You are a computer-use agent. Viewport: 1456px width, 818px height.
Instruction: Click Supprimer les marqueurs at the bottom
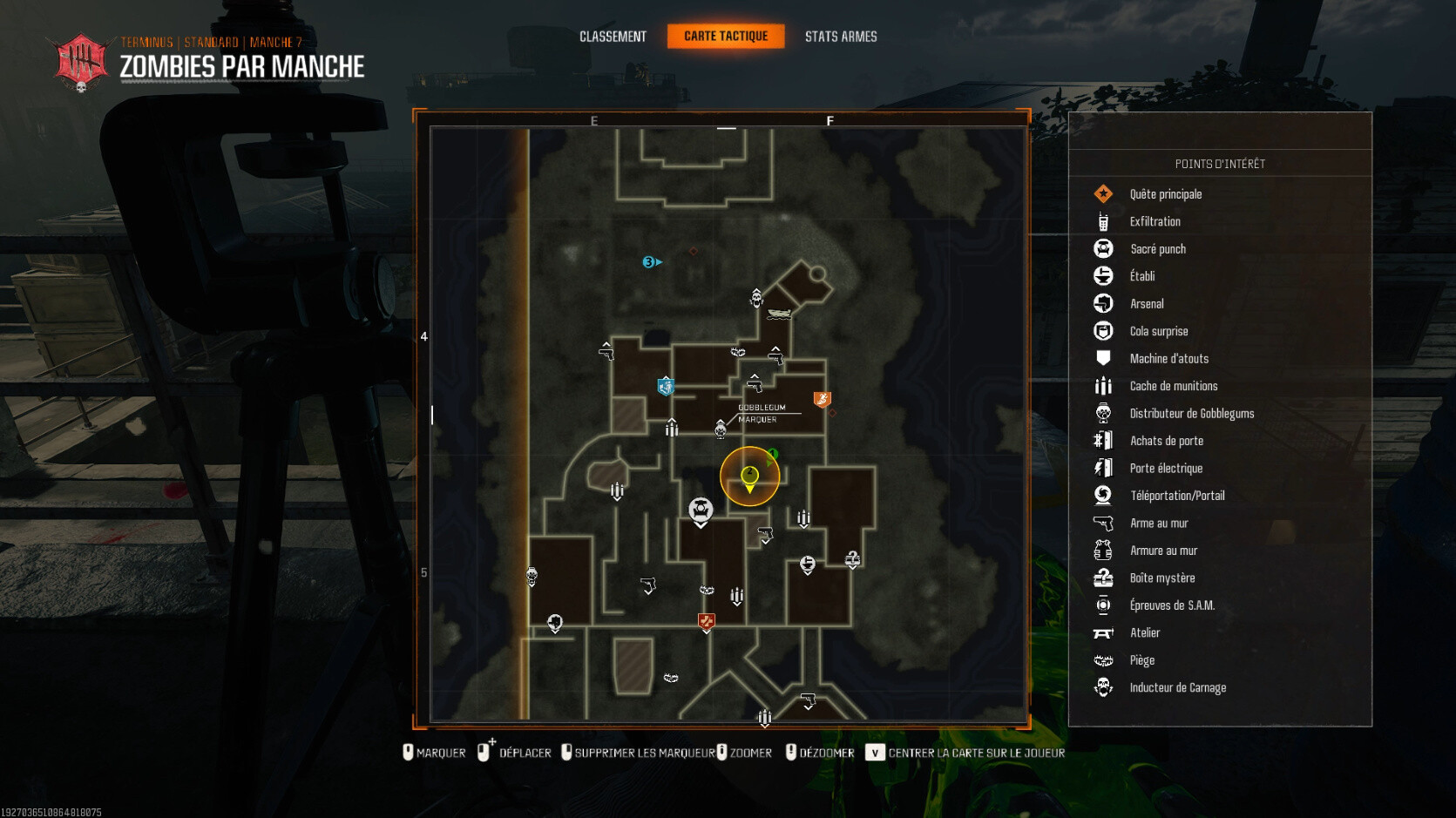pos(643,752)
